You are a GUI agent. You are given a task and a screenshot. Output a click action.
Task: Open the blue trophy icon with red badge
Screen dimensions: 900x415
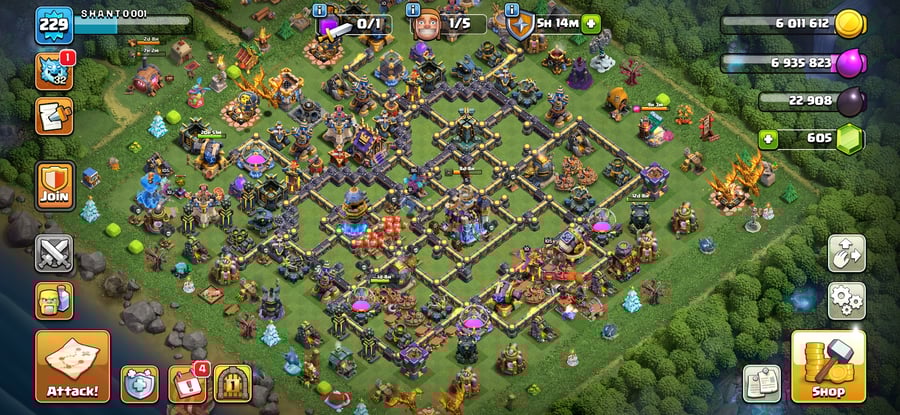54,71
